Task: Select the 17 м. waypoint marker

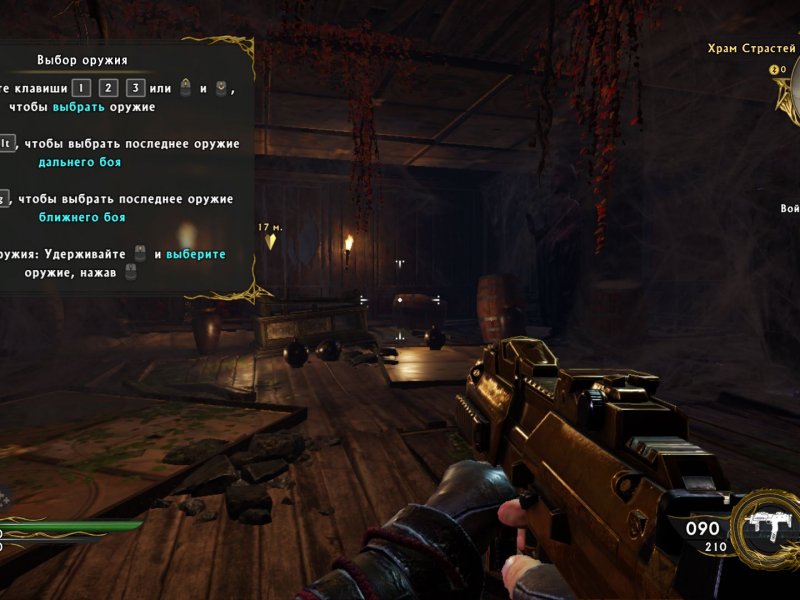Action: [x=270, y=236]
